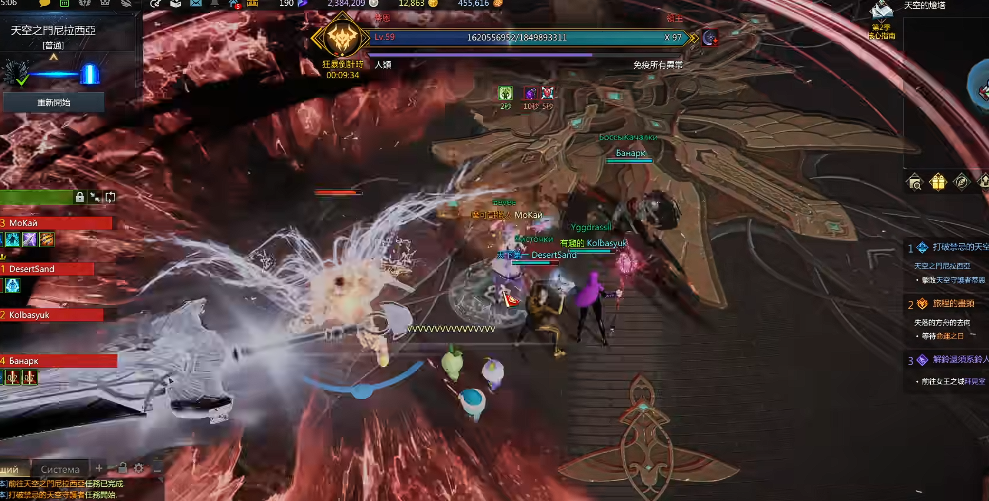Open the second orange quest tracker entry
Viewport: 989px width, 501px height.
953,304
